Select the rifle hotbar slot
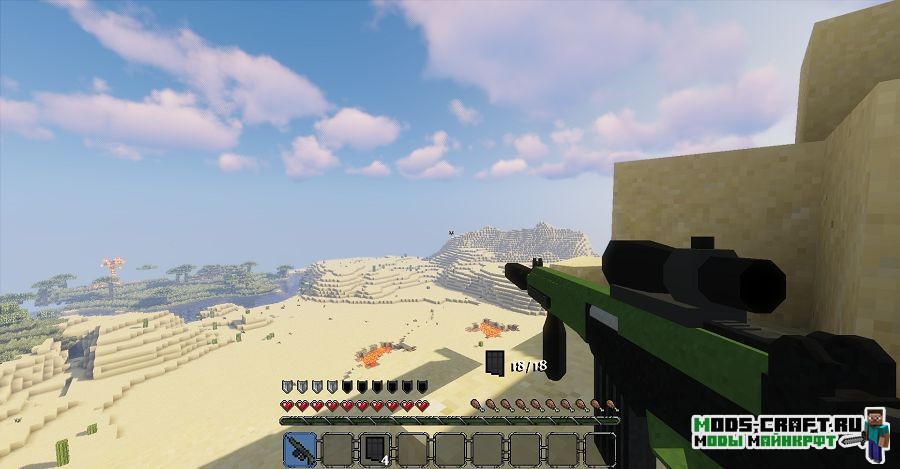900x469 pixels. click(300, 449)
